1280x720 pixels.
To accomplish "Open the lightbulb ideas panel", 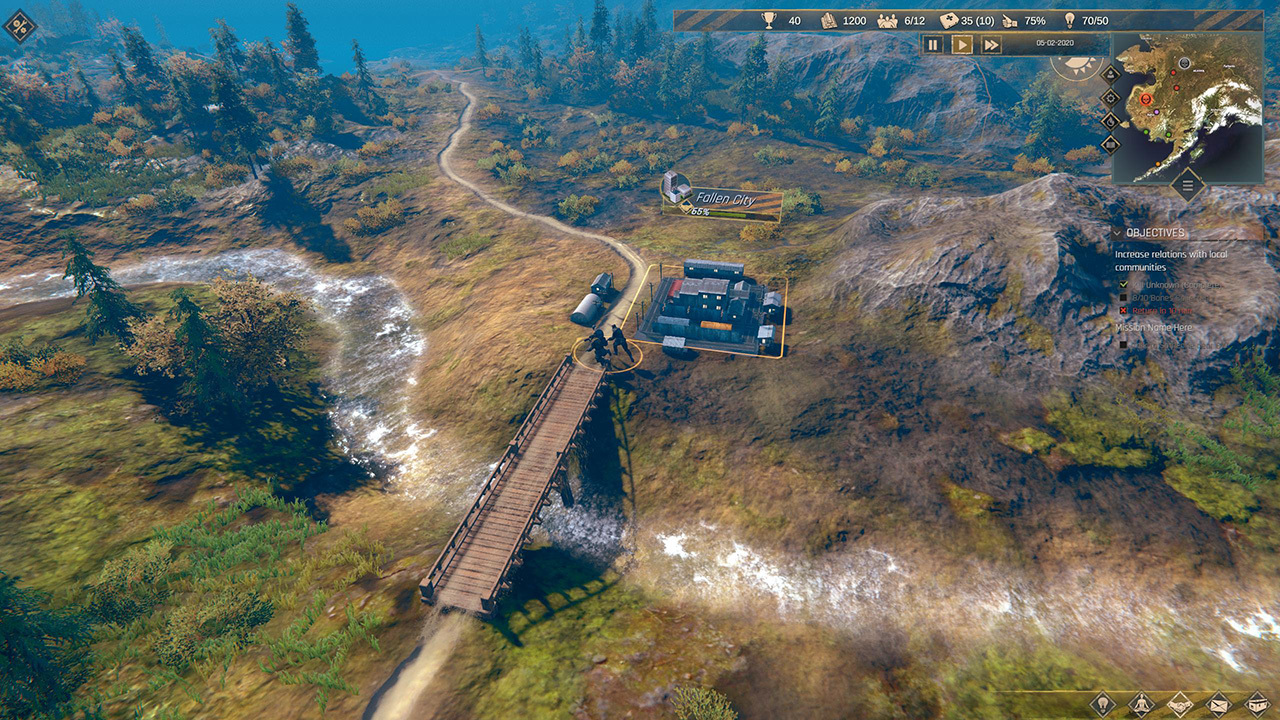I will [x=1102, y=704].
